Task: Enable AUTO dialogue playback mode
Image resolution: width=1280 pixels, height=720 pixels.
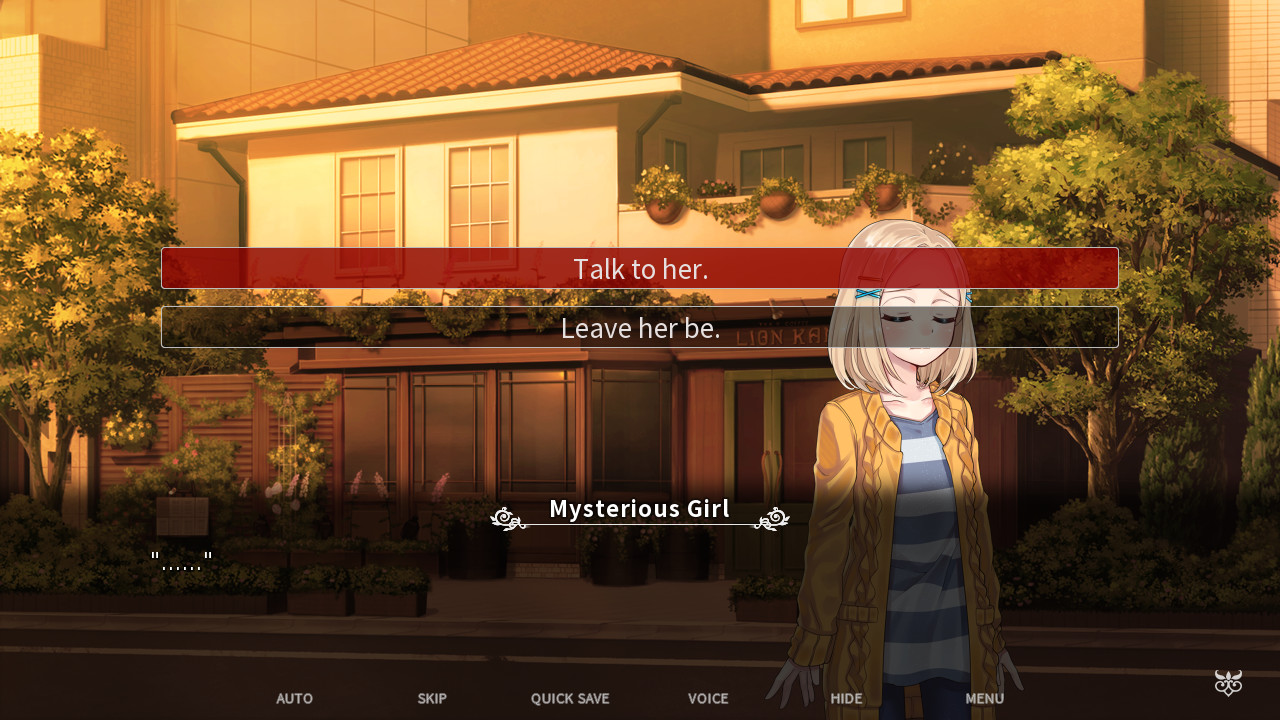Action: tap(294, 698)
